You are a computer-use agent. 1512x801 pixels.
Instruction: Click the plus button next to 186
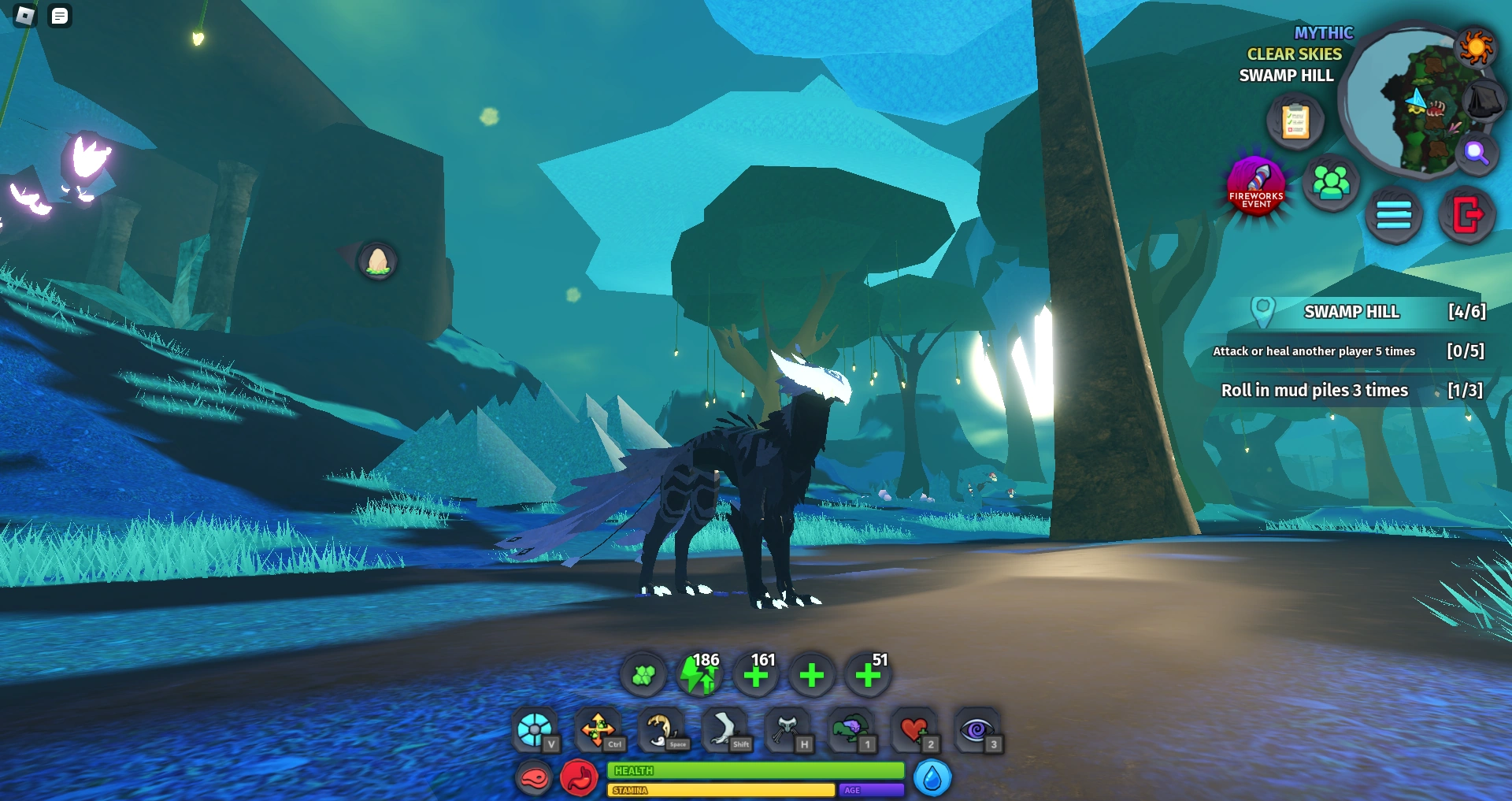click(756, 675)
